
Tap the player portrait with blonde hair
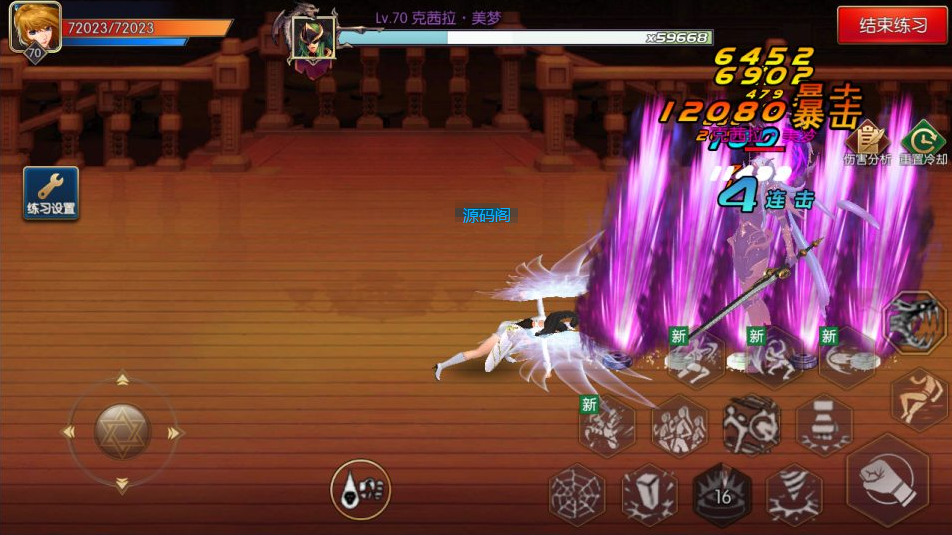(x=34, y=27)
